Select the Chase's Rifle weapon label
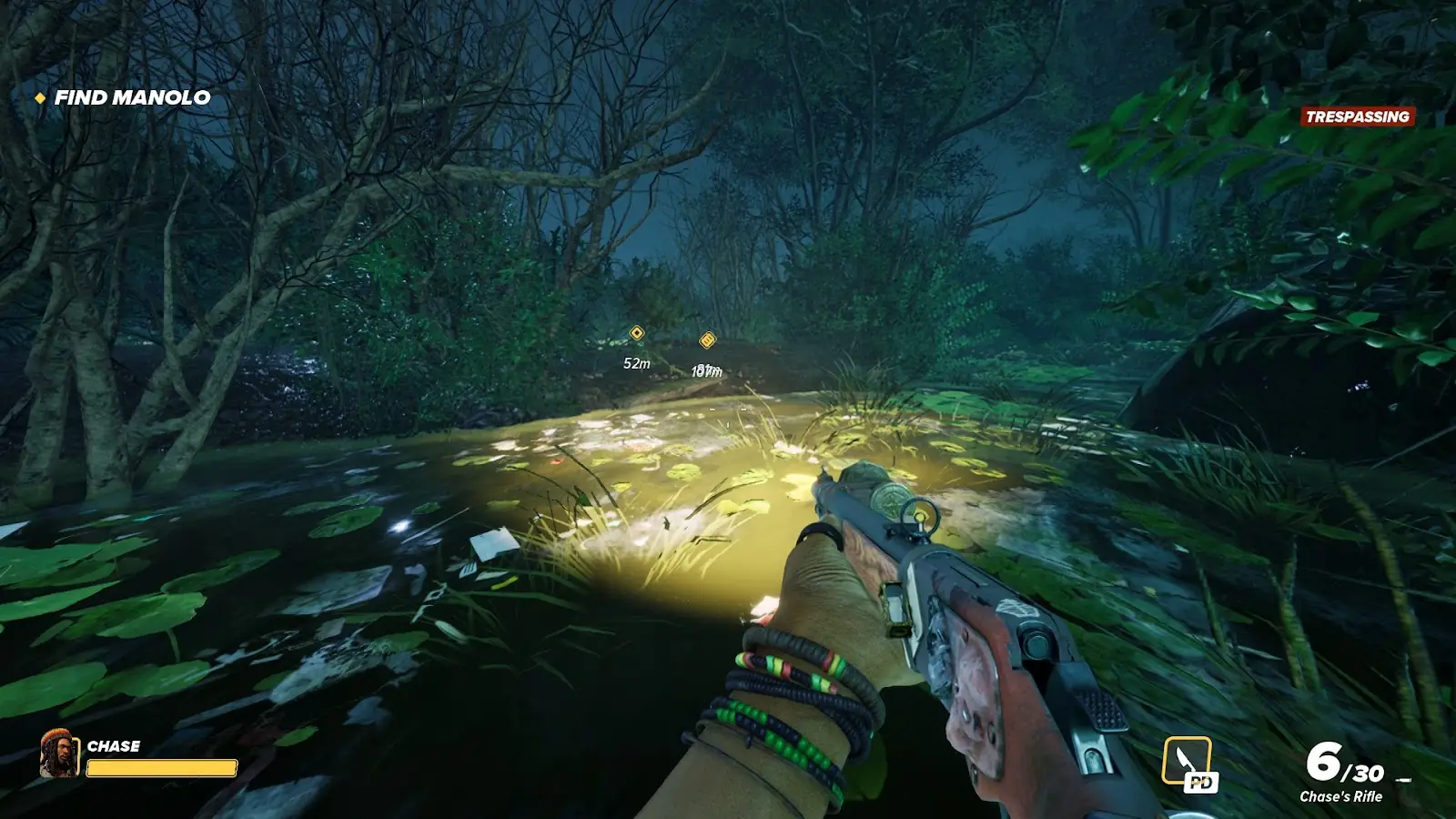This screenshot has height=819, width=1456. pos(1340,796)
